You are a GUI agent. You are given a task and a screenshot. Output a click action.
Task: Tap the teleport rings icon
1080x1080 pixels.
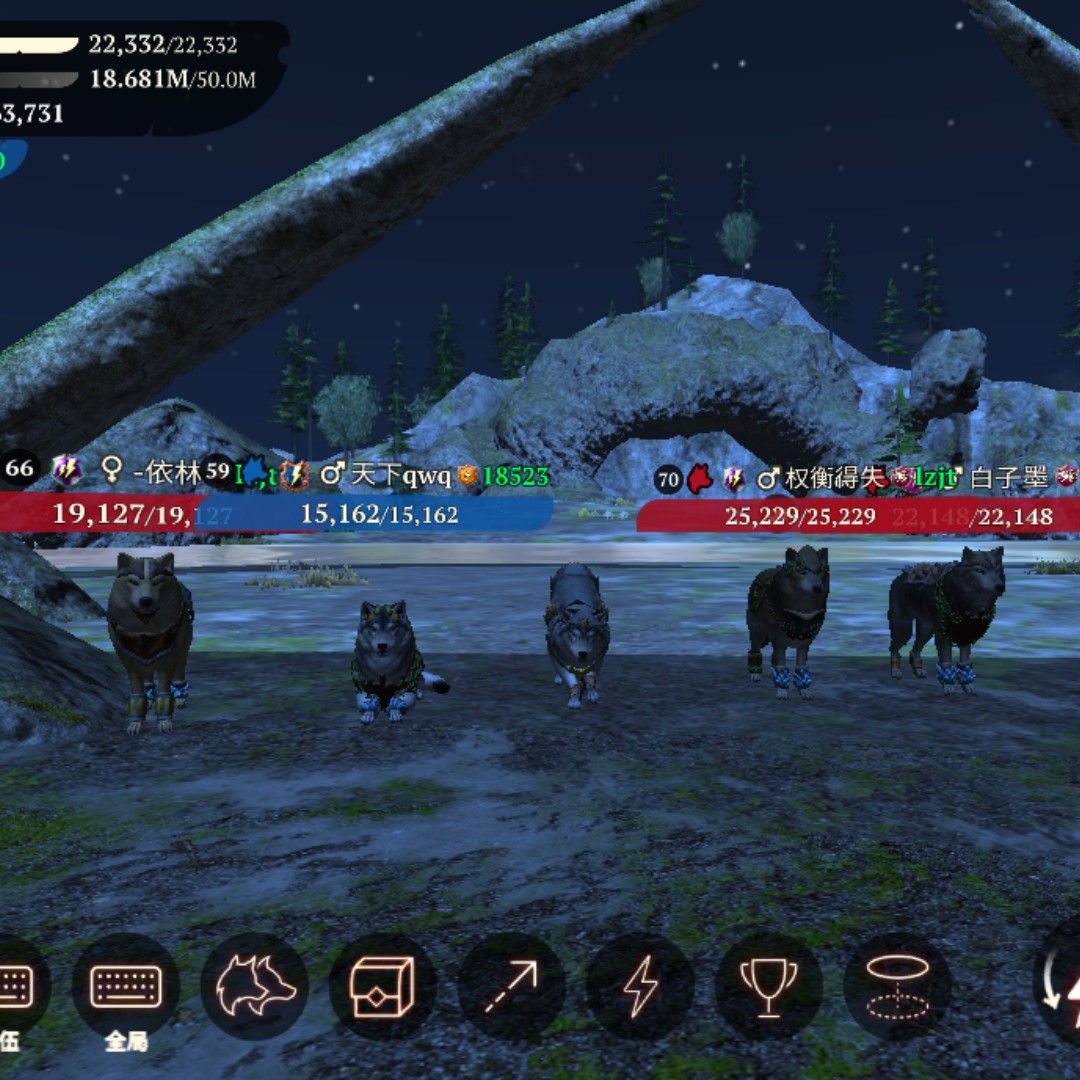click(897, 987)
